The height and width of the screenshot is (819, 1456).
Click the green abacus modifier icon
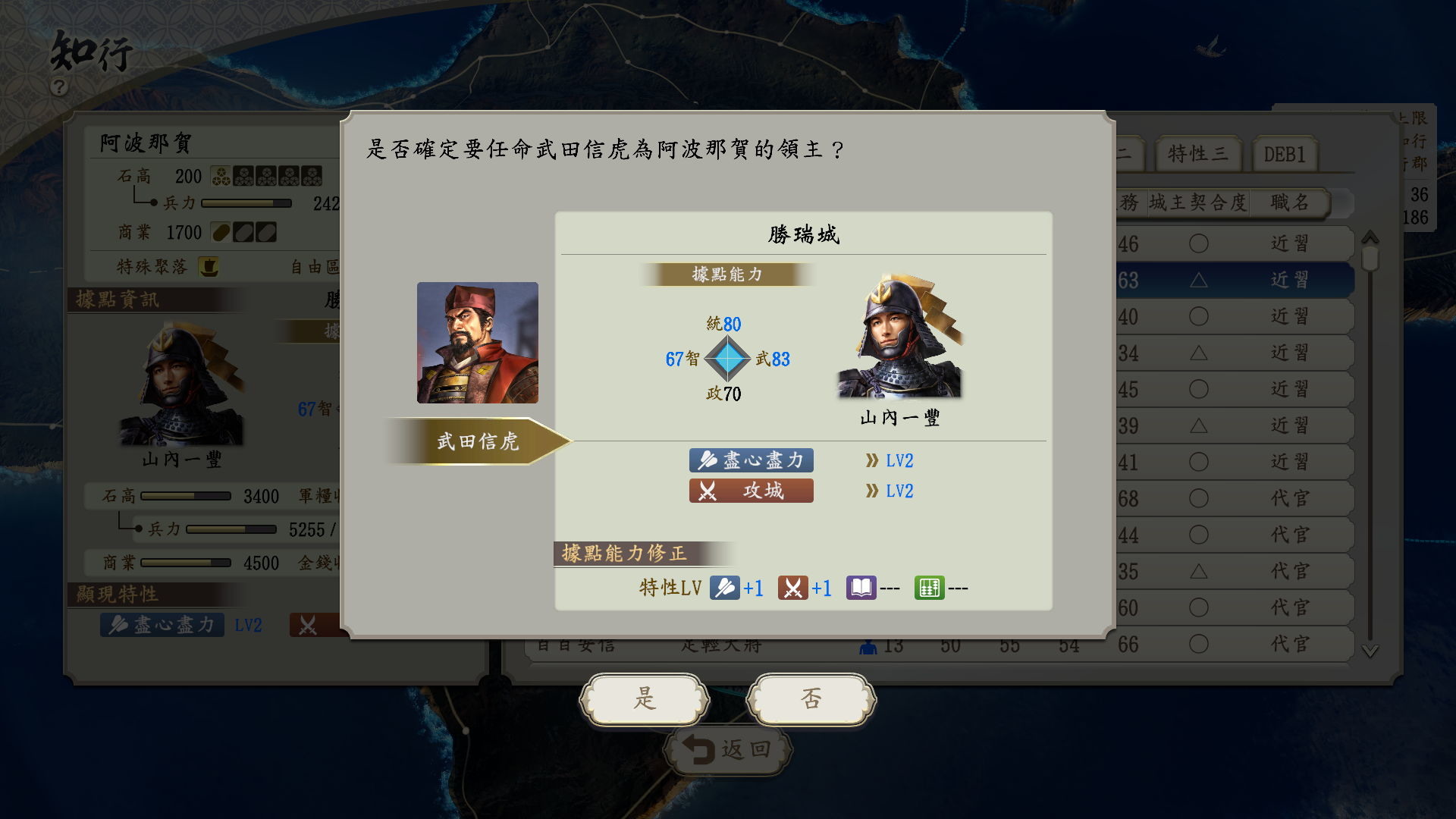(x=929, y=588)
